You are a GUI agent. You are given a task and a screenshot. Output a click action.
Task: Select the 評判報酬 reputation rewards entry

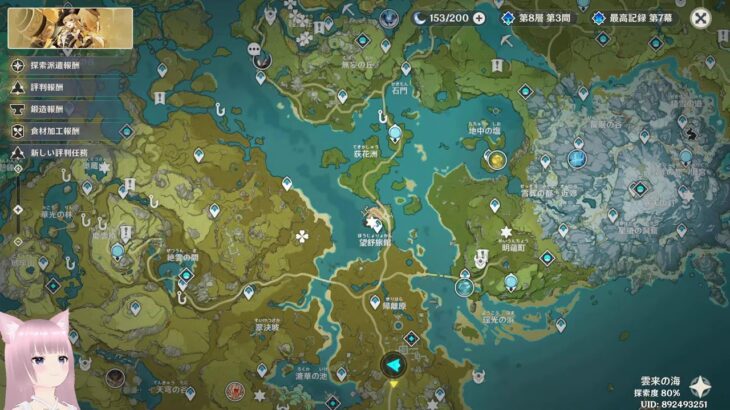[18, 87]
